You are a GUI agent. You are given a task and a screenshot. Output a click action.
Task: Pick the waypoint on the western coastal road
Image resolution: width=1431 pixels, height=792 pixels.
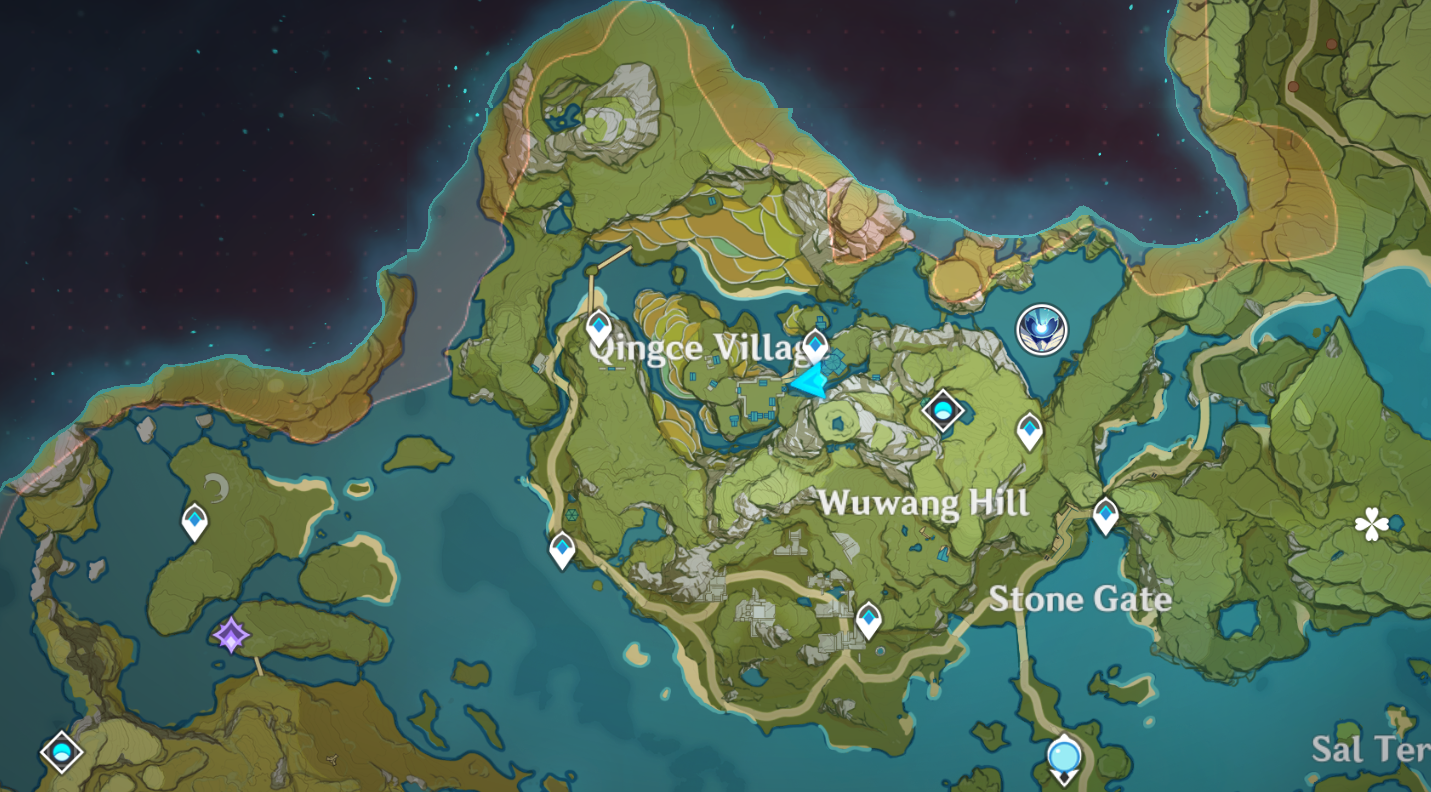click(562, 549)
